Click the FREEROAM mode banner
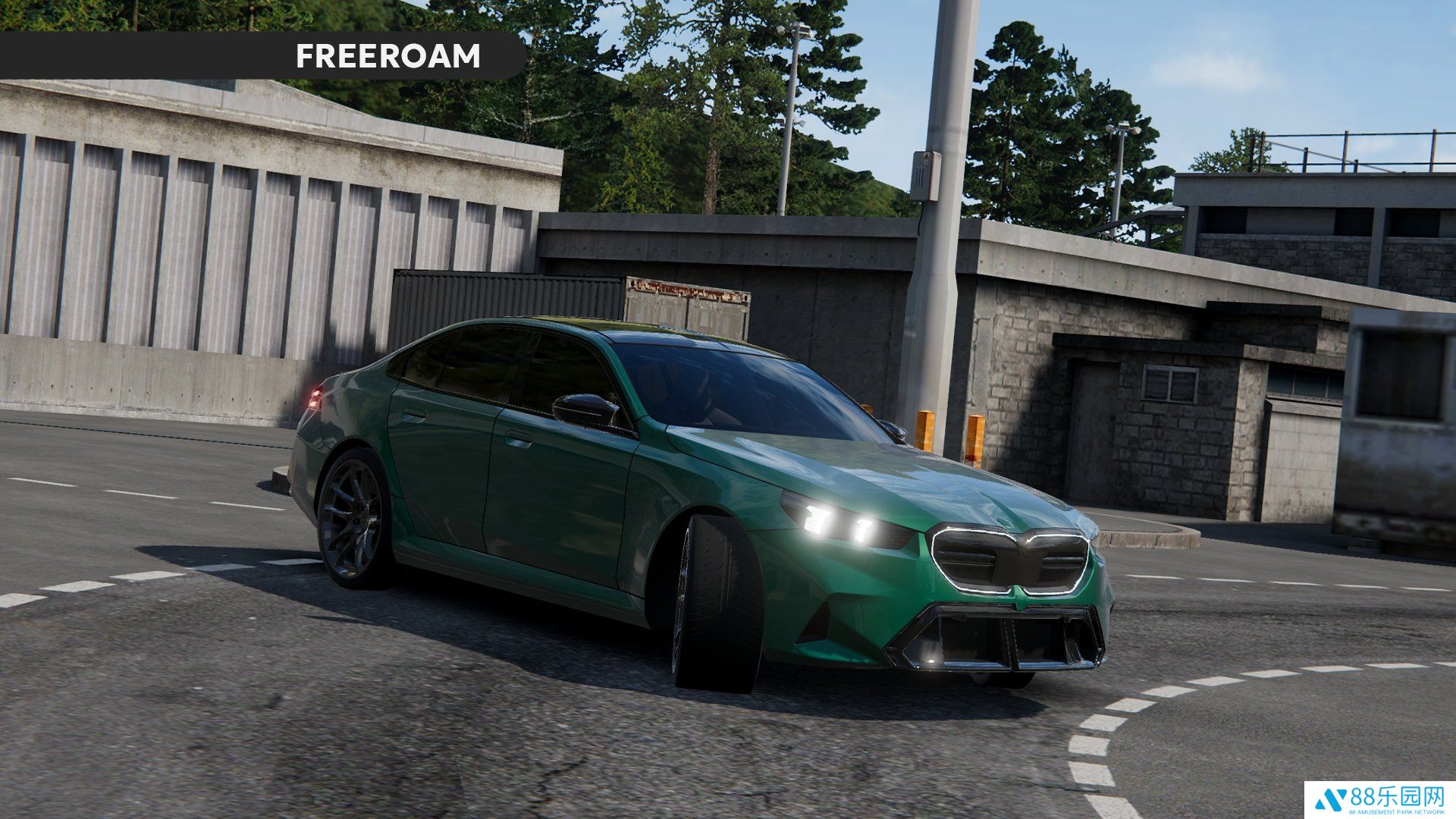 pos(388,56)
